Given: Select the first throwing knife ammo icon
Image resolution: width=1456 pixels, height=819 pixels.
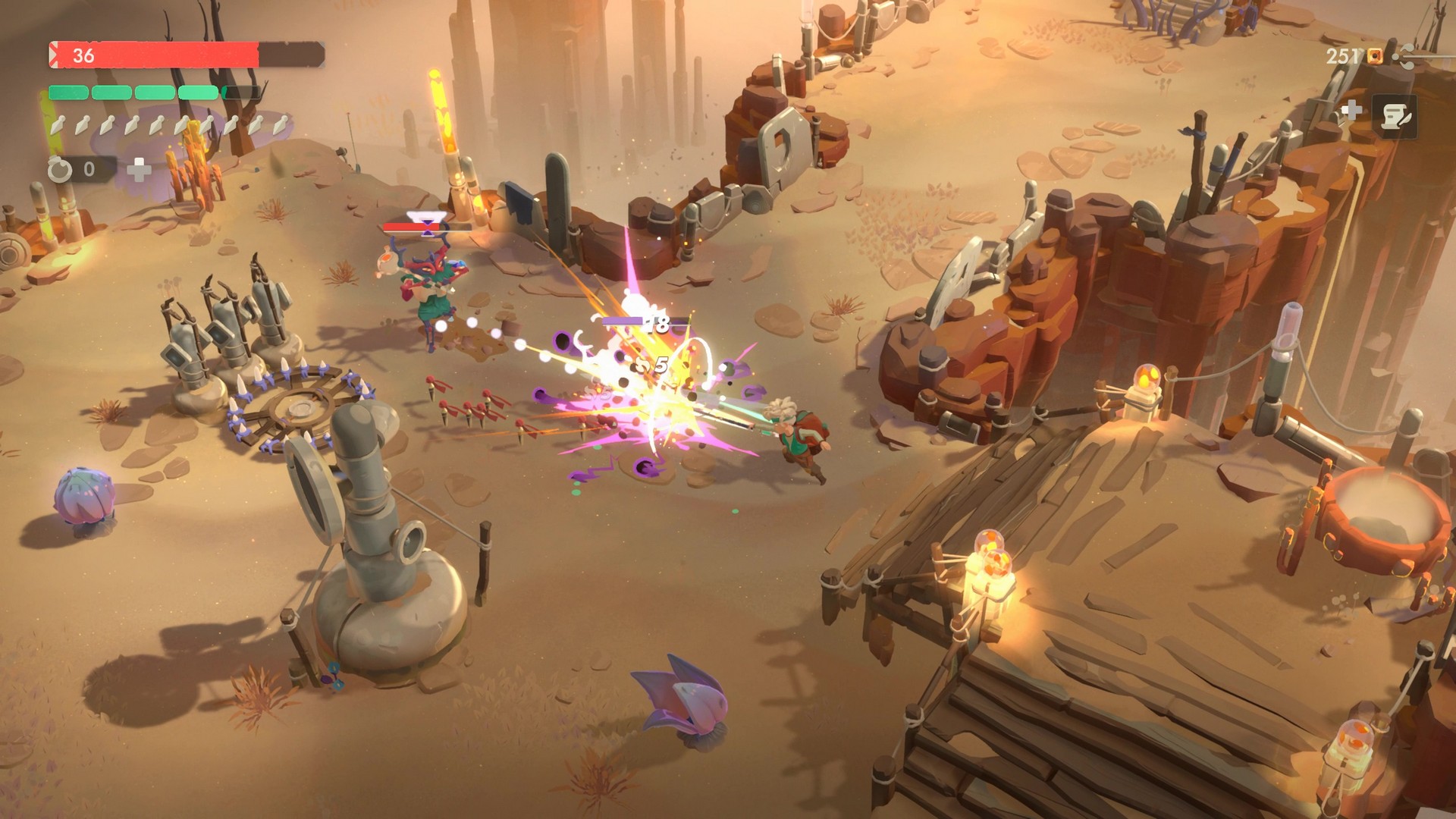Looking at the screenshot, I should click(x=58, y=126).
